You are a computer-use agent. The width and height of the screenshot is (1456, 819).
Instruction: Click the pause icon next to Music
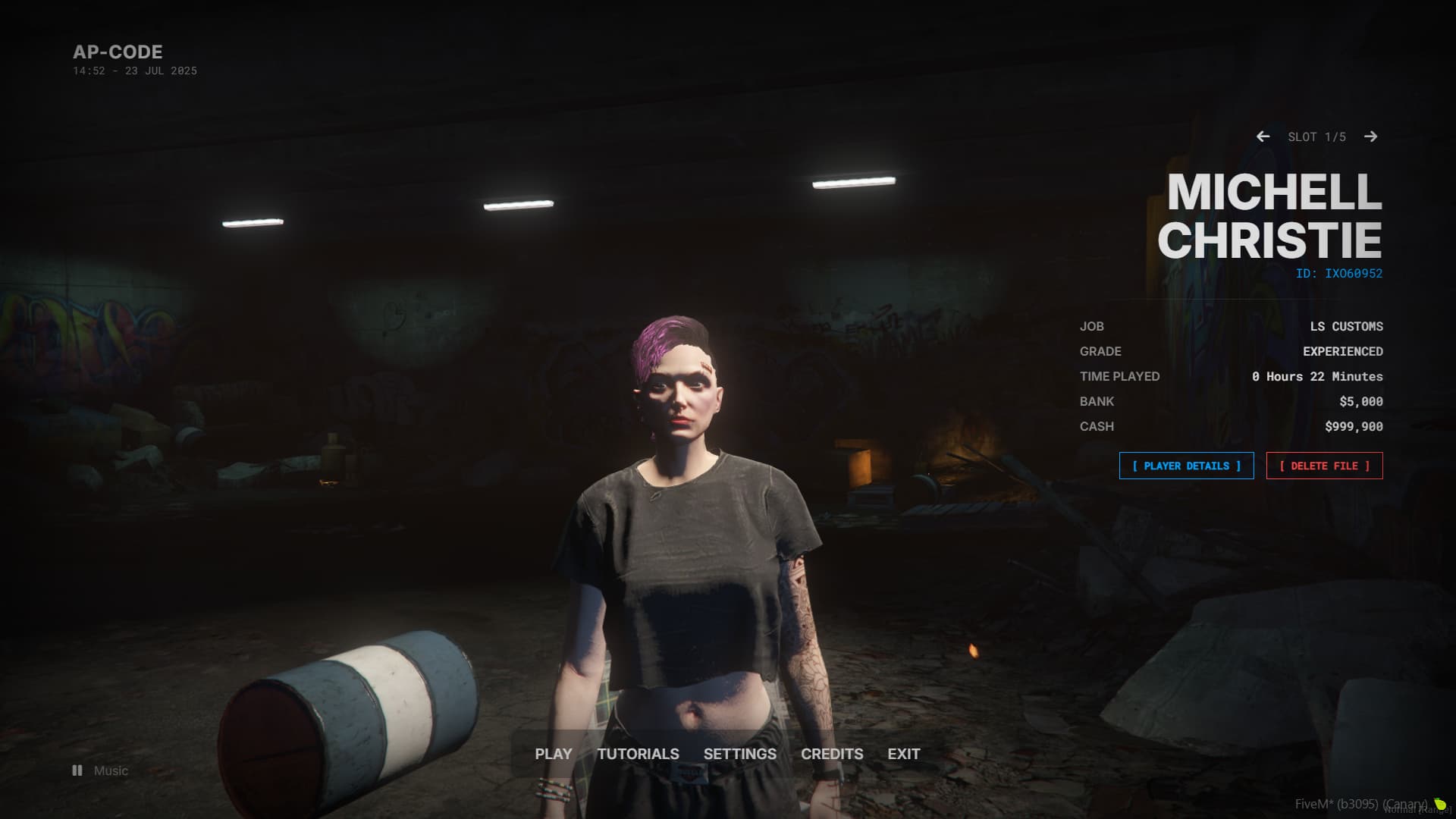[x=77, y=770]
